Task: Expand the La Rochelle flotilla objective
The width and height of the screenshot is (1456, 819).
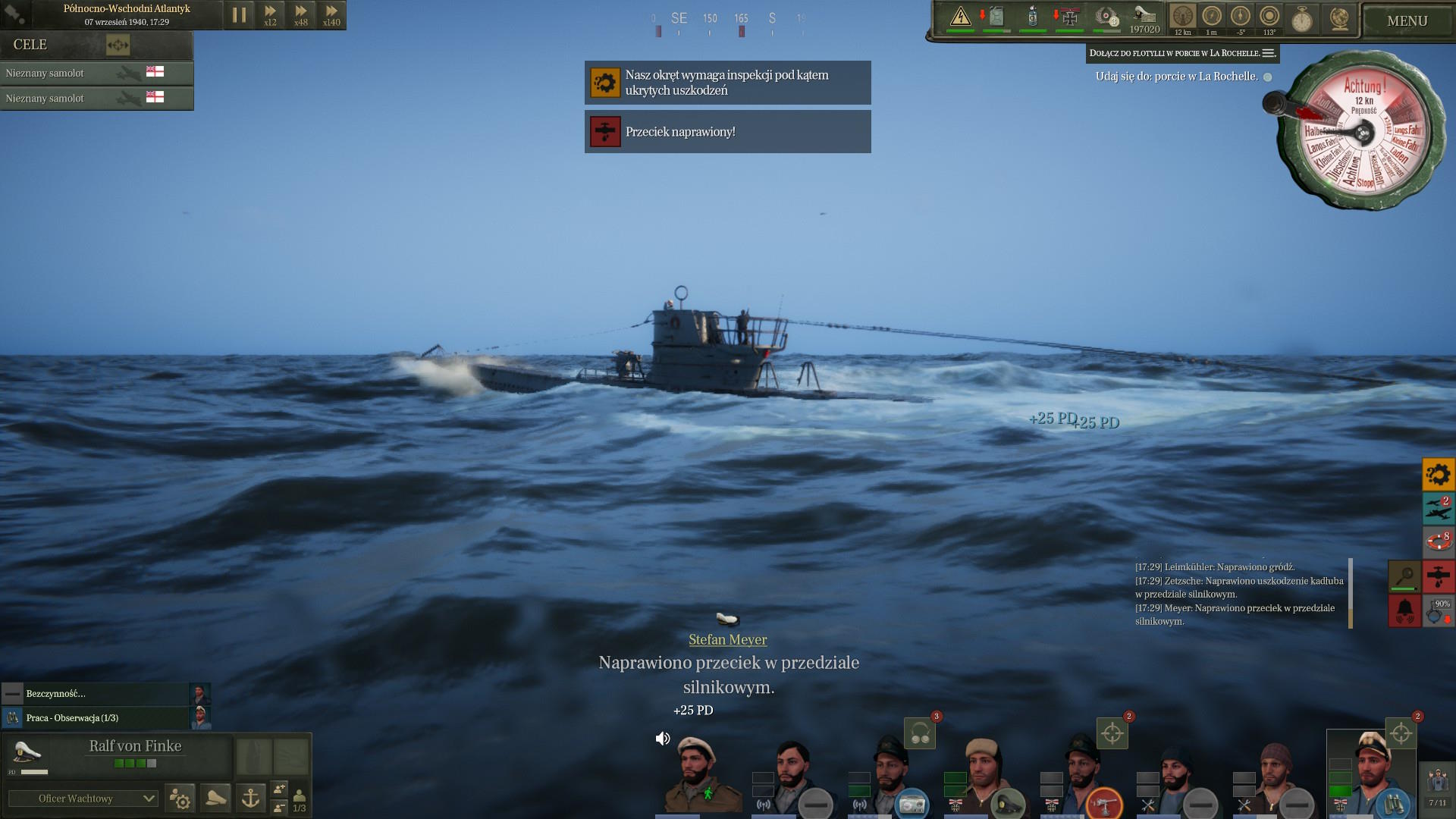Action: tap(1268, 53)
